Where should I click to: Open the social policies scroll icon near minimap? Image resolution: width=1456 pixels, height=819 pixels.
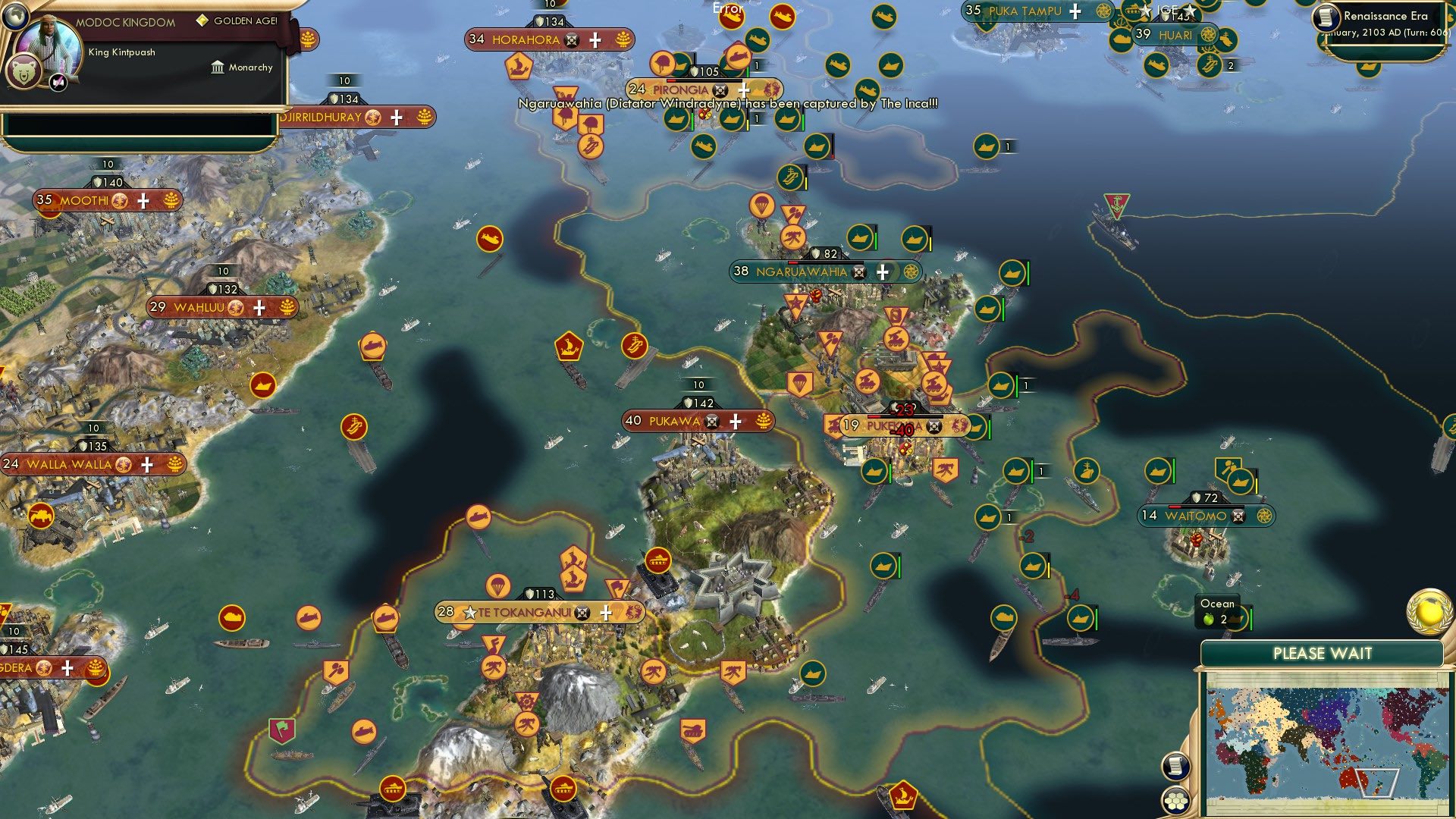1176,764
